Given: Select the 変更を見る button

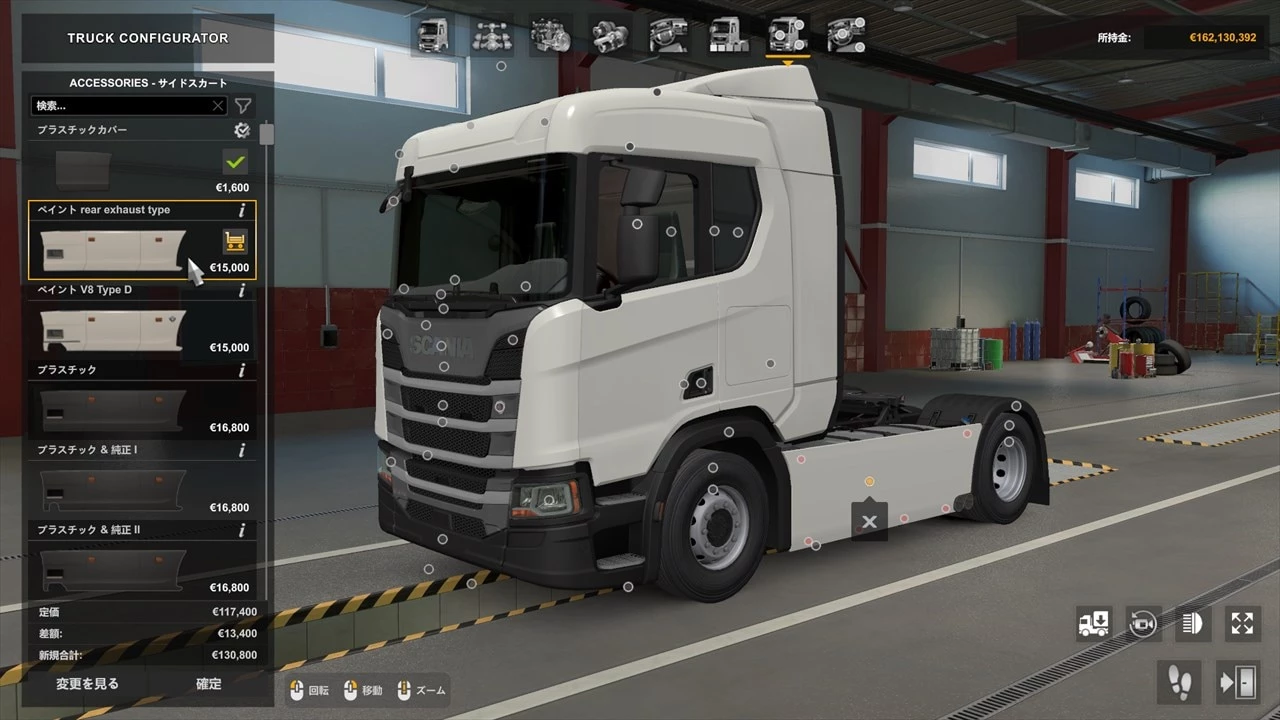Looking at the screenshot, I should coord(87,684).
